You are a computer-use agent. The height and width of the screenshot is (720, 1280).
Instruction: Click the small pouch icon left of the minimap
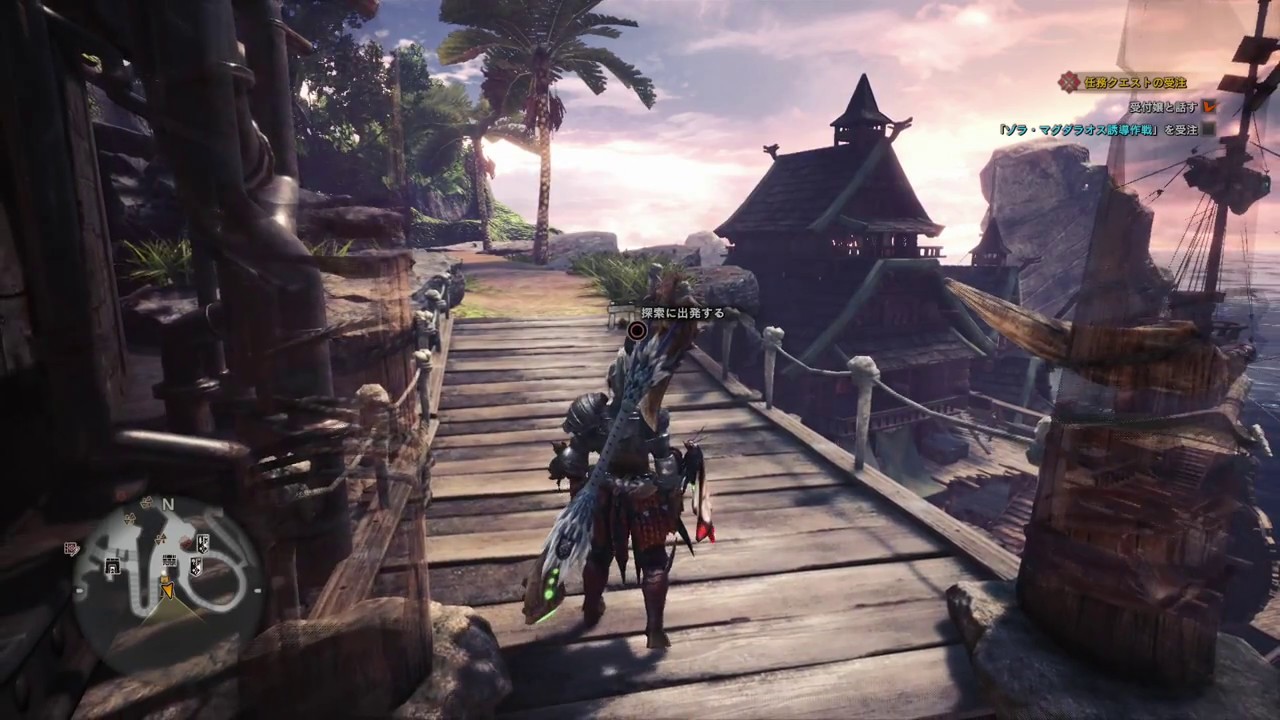pyautogui.click(x=71, y=548)
